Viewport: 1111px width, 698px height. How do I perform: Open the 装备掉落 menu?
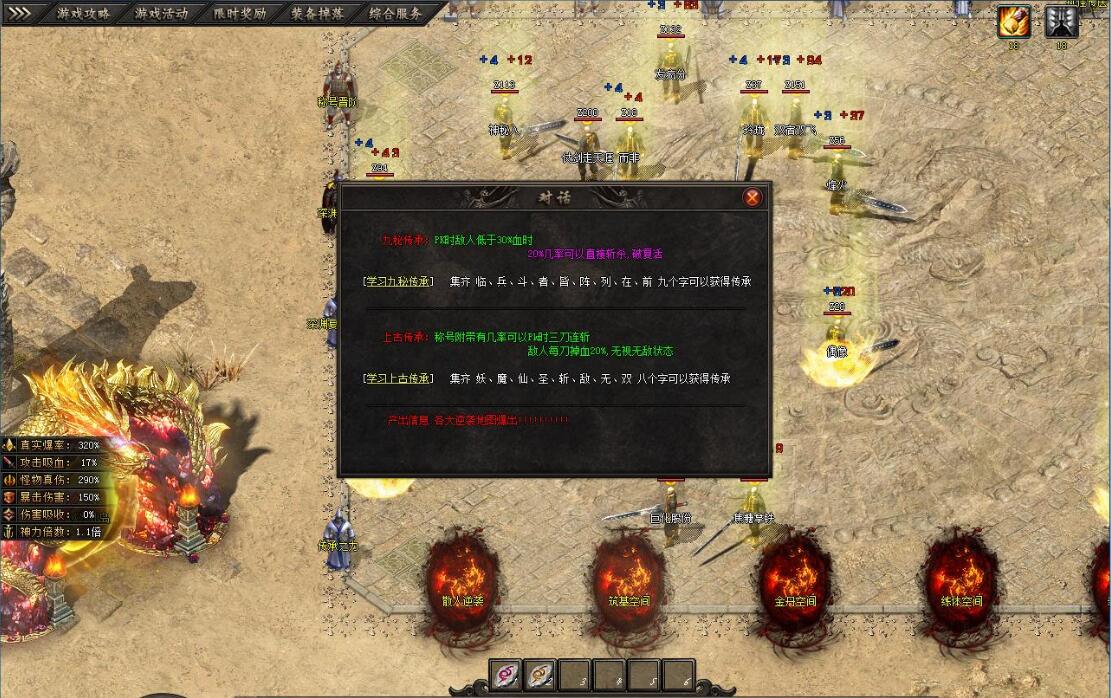click(317, 14)
